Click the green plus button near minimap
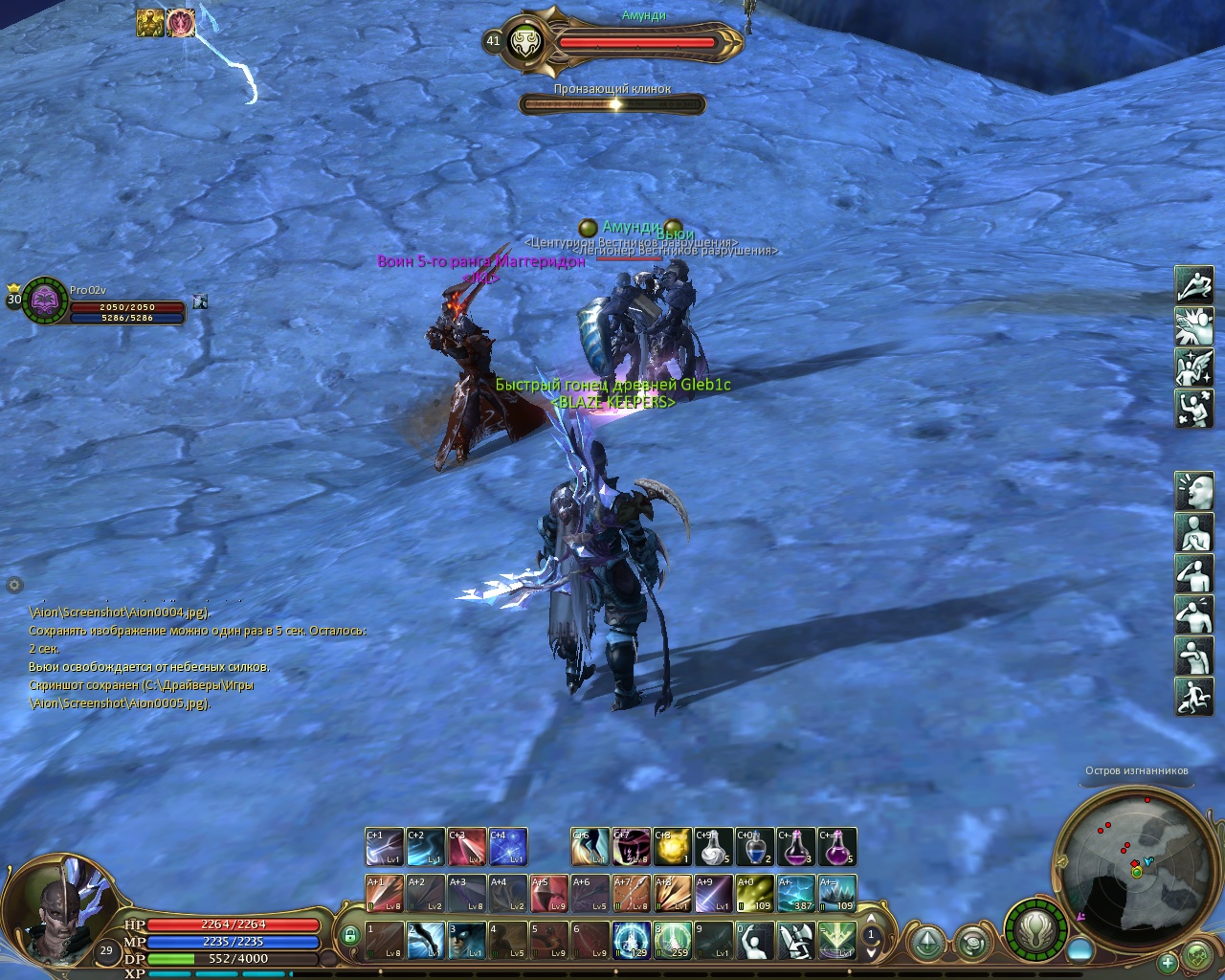 coord(1168,962)
